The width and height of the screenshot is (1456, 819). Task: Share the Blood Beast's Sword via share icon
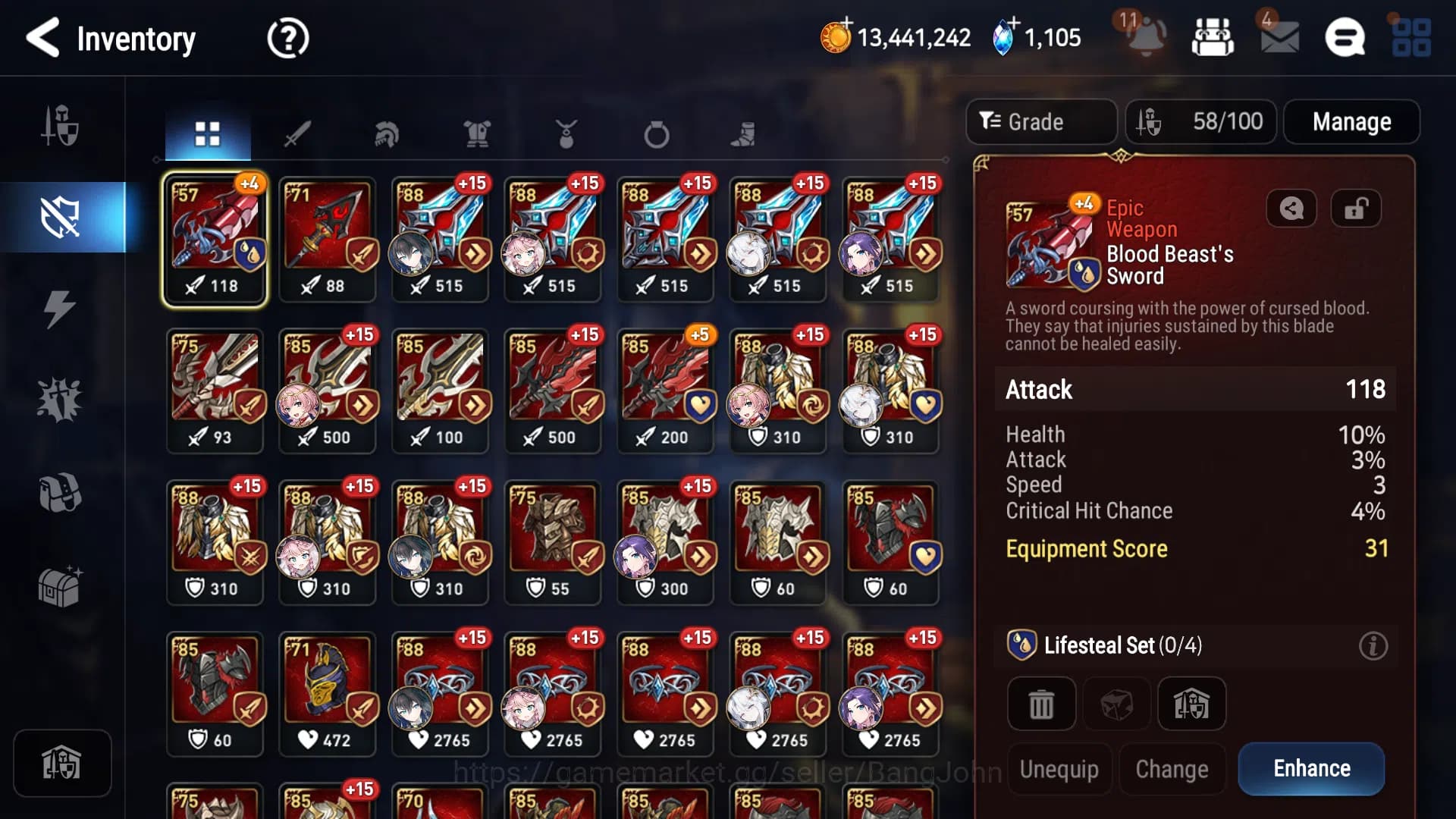coord(1291,209)
